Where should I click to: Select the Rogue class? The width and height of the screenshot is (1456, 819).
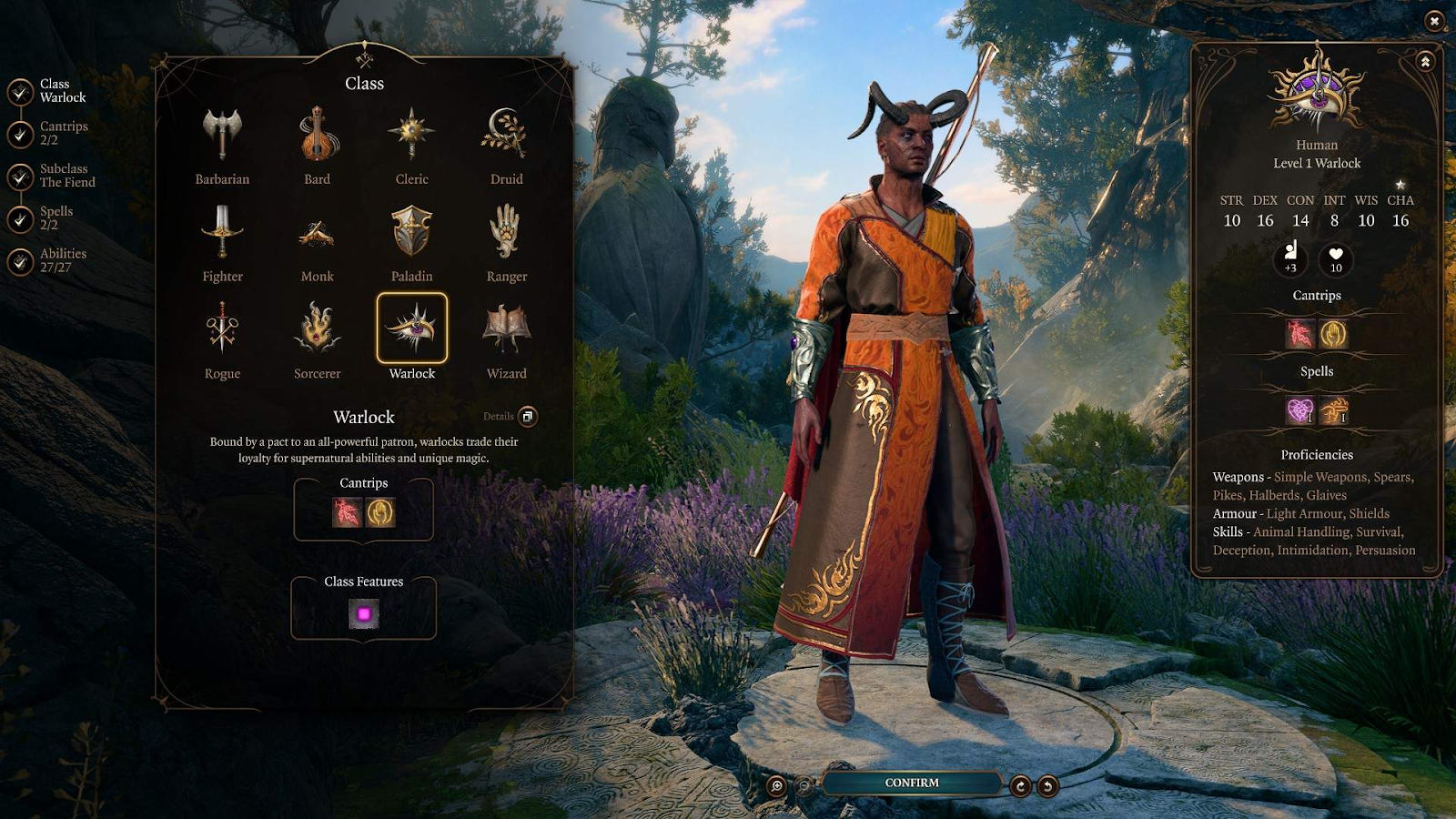pos(222,331)
